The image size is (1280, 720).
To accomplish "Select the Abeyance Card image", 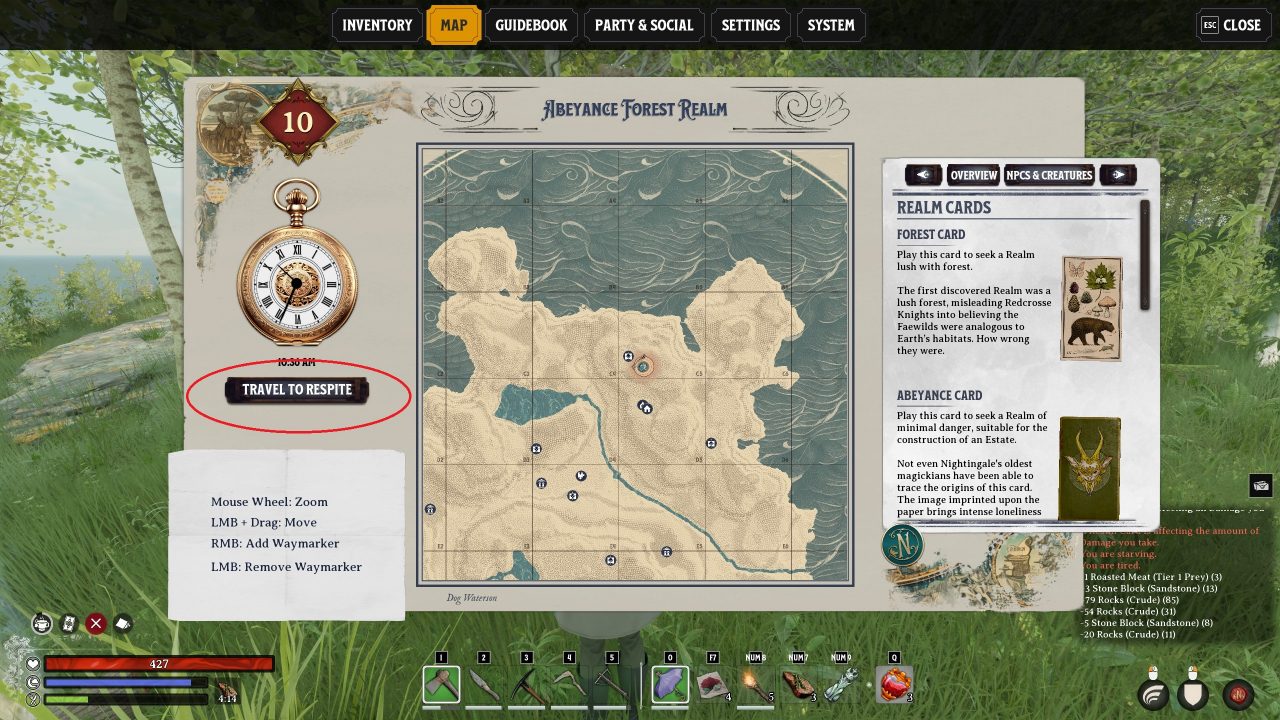I will [1090, 468].
